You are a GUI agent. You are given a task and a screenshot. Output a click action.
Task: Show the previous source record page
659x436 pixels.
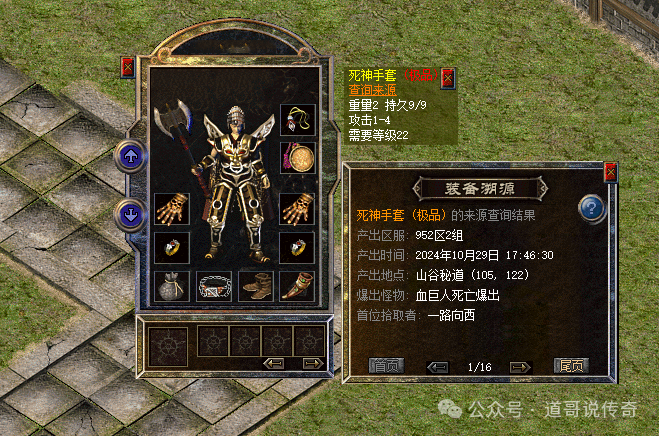(x=437, y=367)
